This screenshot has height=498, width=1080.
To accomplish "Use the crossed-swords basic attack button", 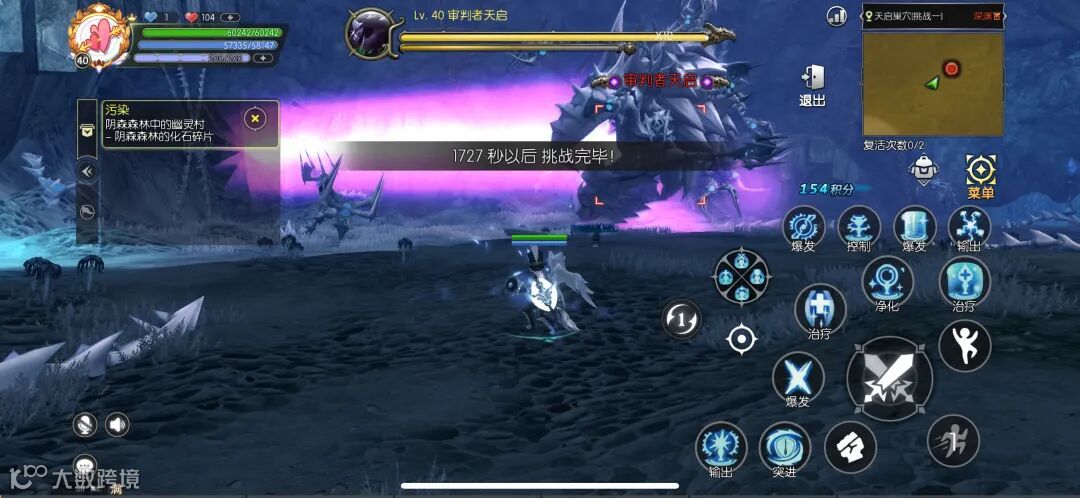I will [x=889, y=379].
